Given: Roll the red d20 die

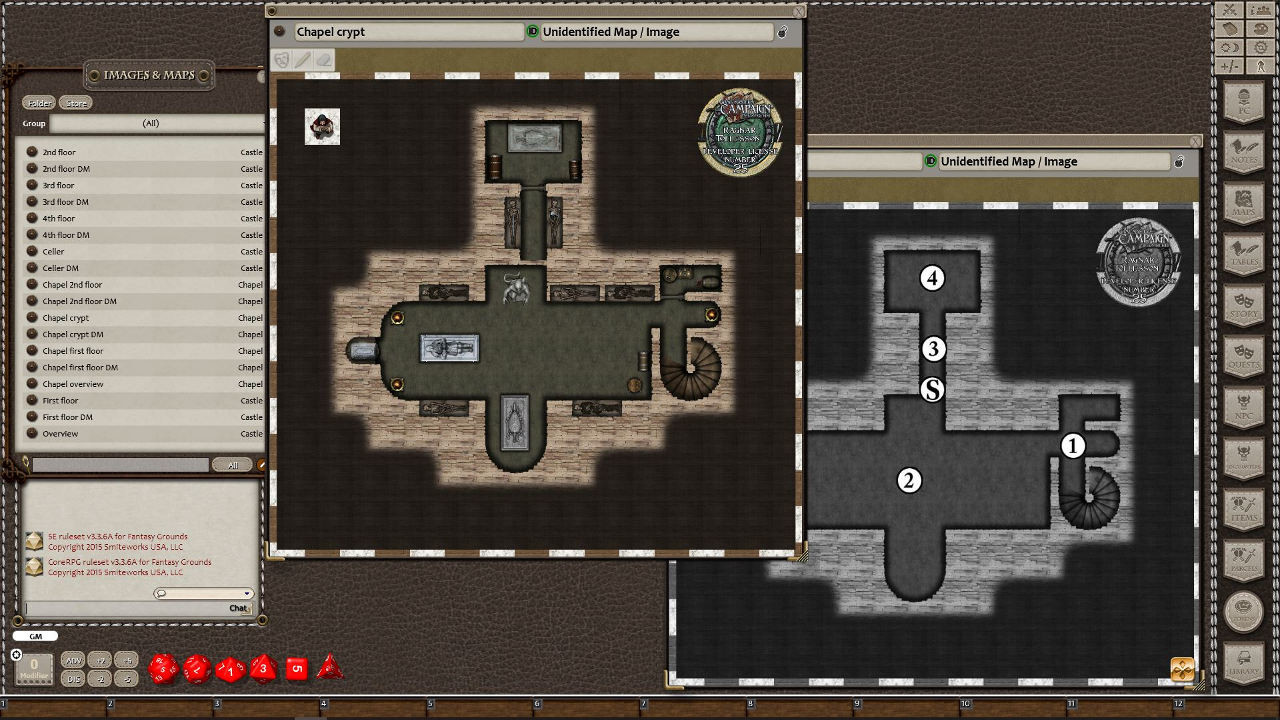Looking at the screenshot, I should 163,667.
